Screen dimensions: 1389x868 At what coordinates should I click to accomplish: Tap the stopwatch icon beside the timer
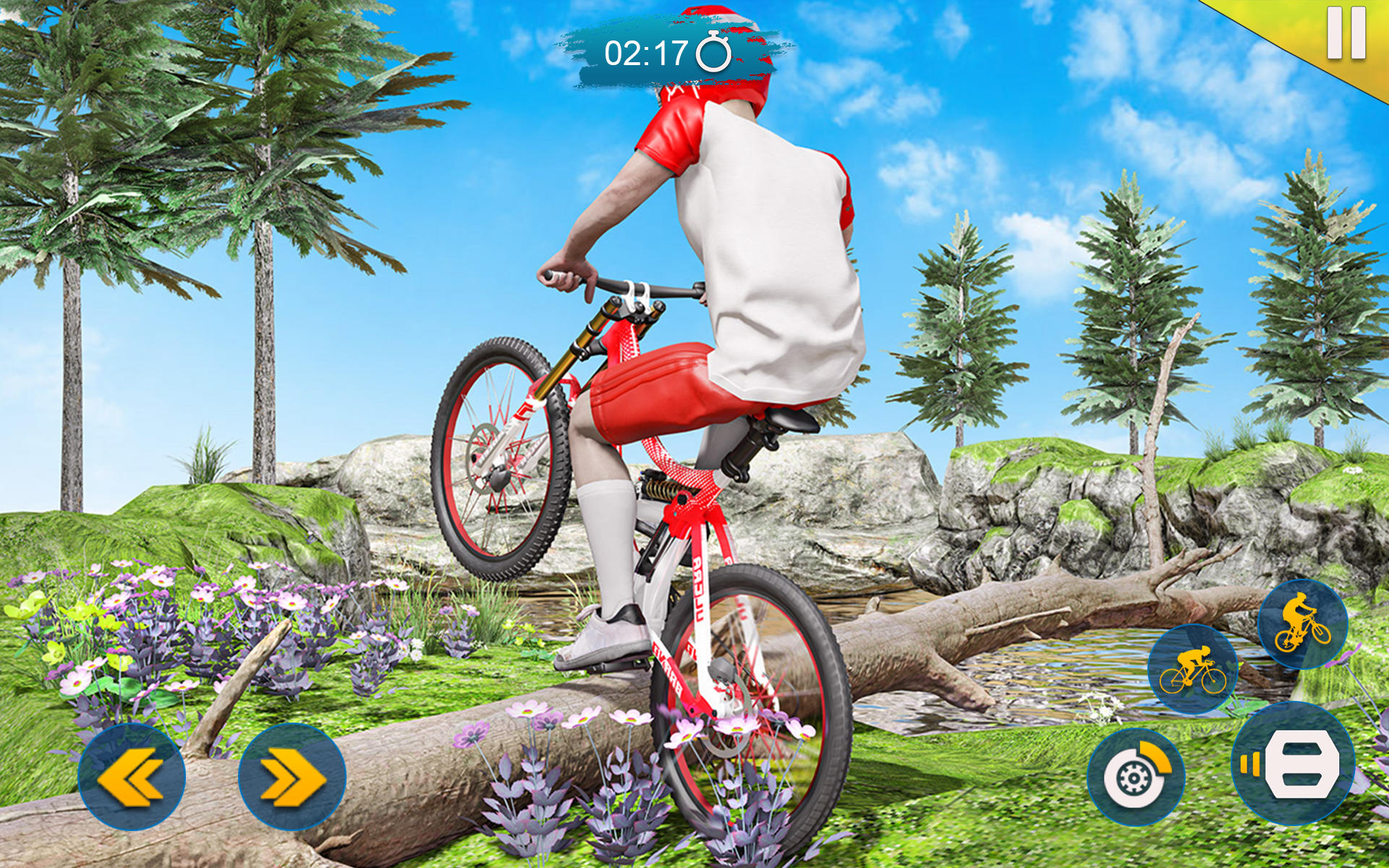tap(713, 51)
